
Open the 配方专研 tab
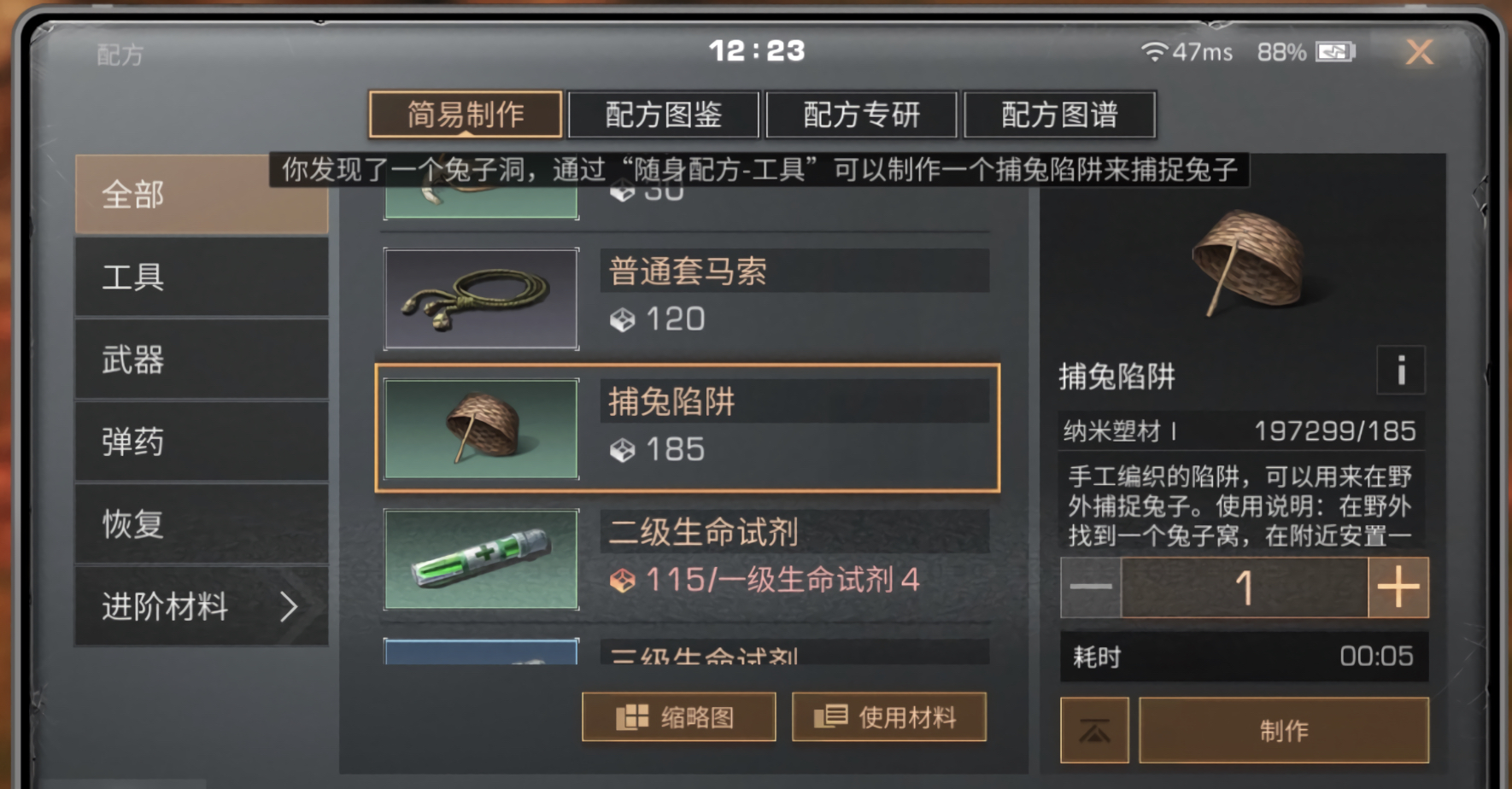click(862, 114)
